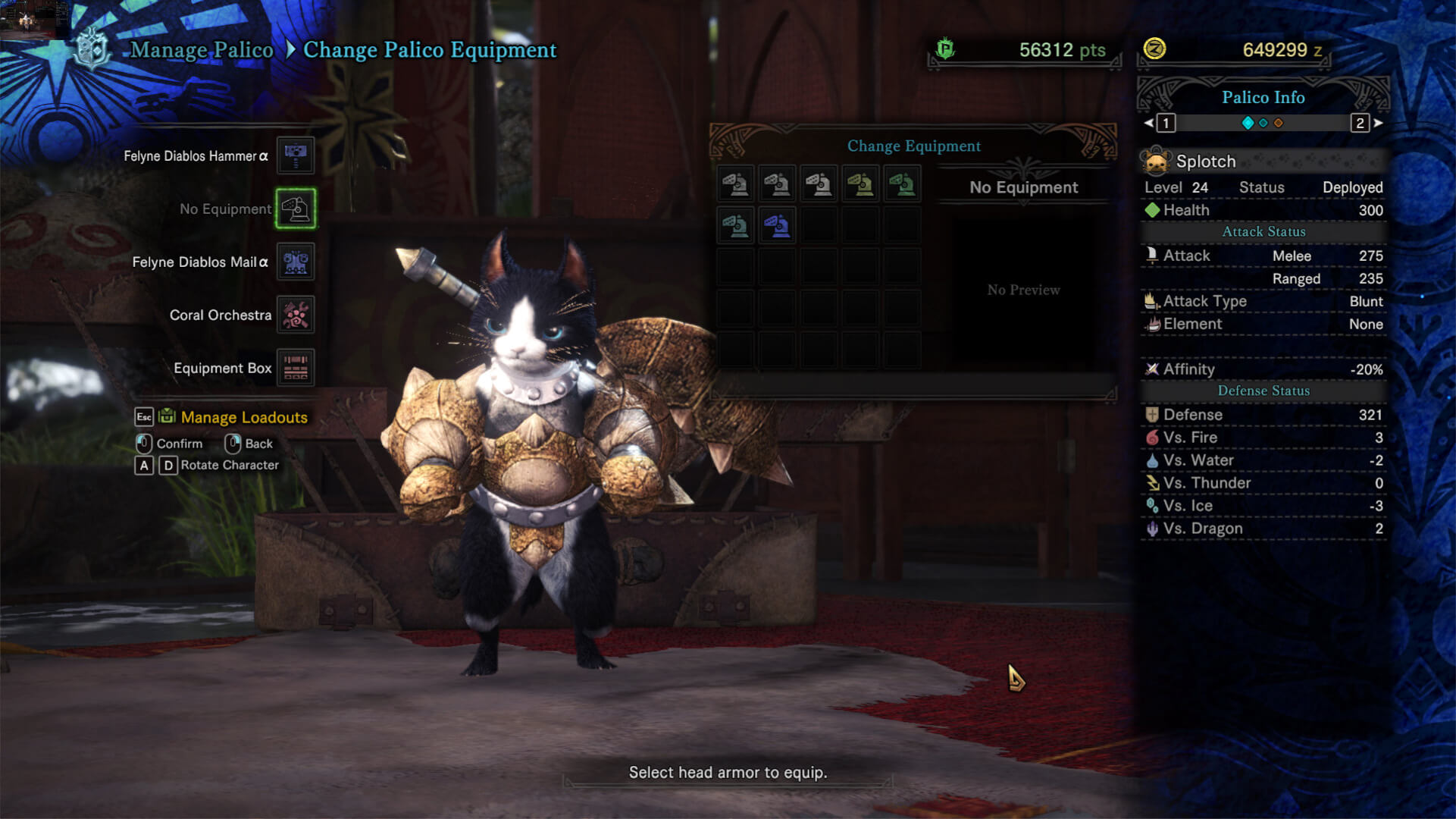Choose the empty head armor slot

(x=295, y=209)
